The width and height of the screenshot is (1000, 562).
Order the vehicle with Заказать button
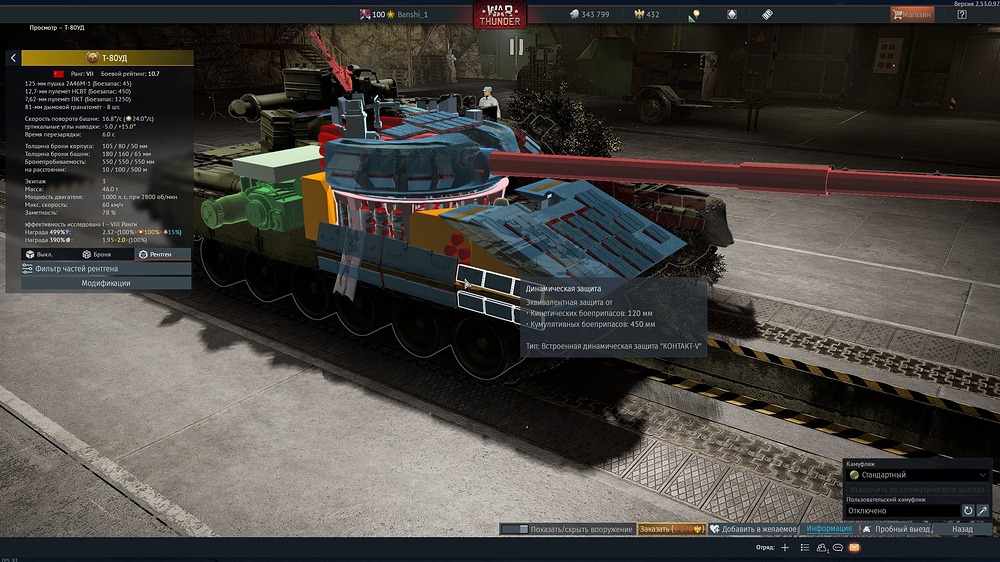[x=672, y=529]
